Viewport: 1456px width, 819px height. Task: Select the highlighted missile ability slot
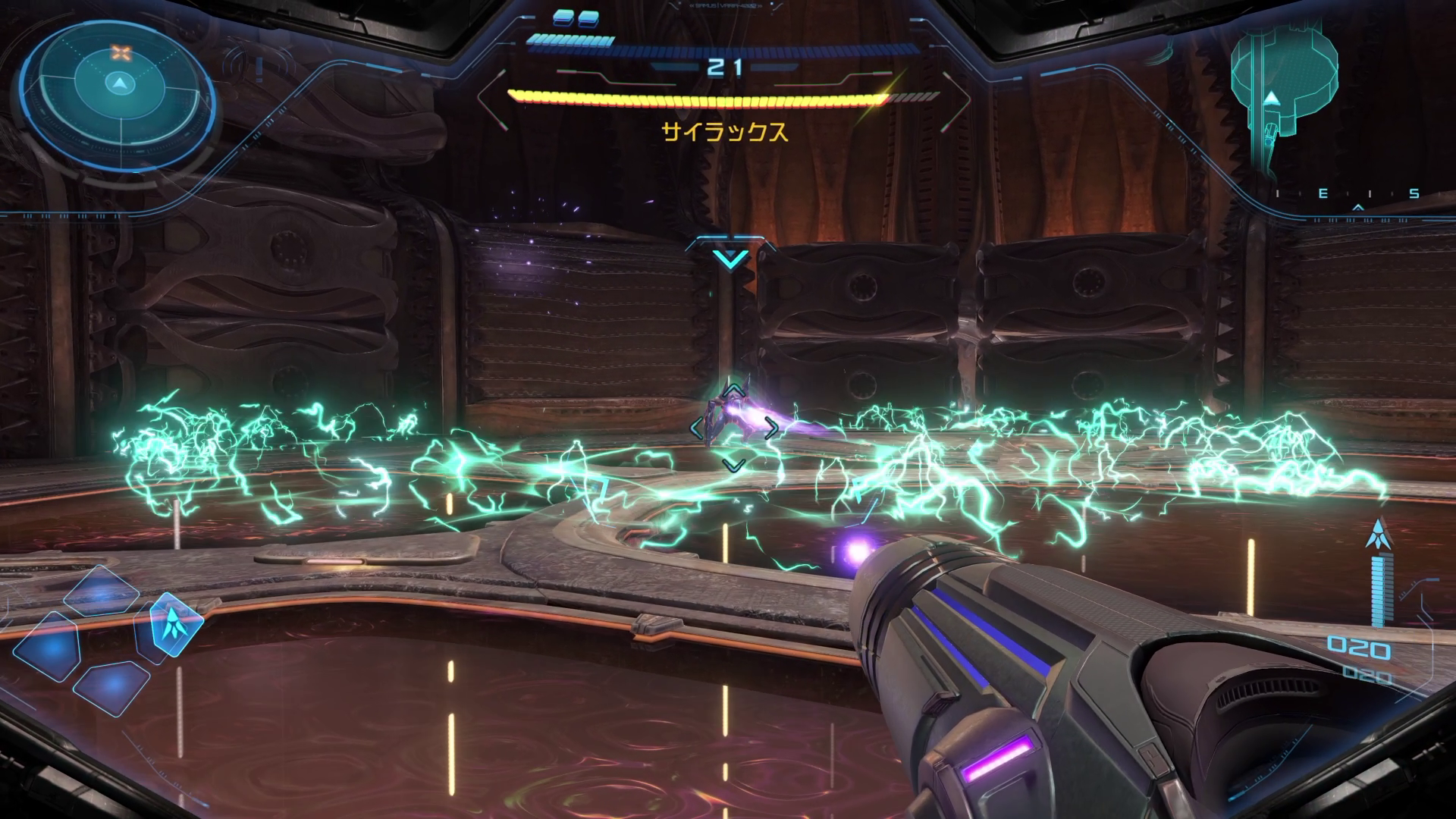coord(177,622)
